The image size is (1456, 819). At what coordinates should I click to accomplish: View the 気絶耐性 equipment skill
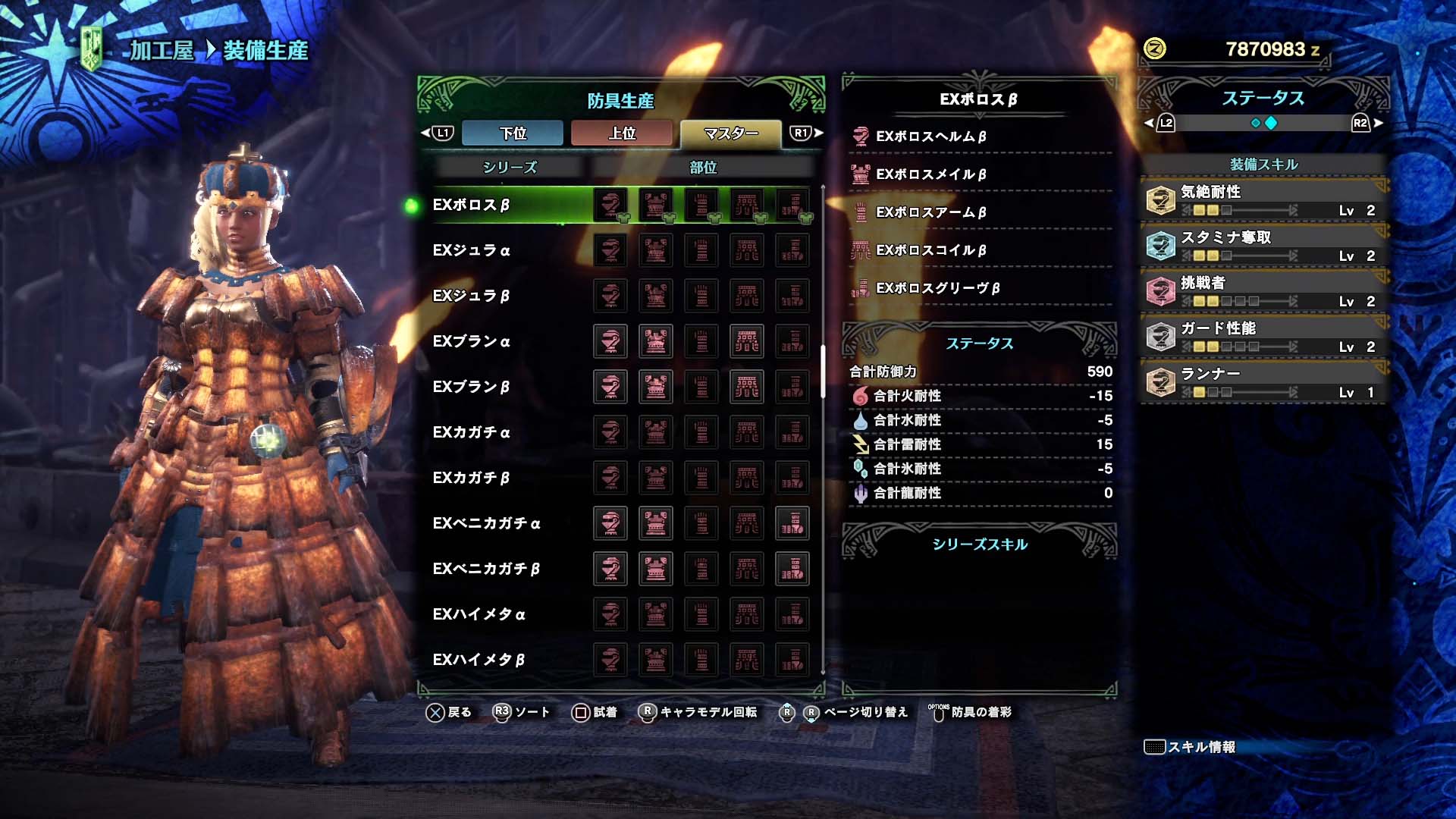point(1263,200)
